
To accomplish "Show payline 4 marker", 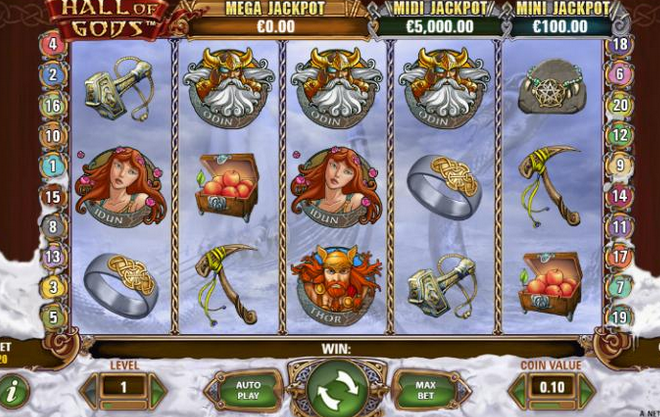I will pyautogui.click(x=52, y=45).
